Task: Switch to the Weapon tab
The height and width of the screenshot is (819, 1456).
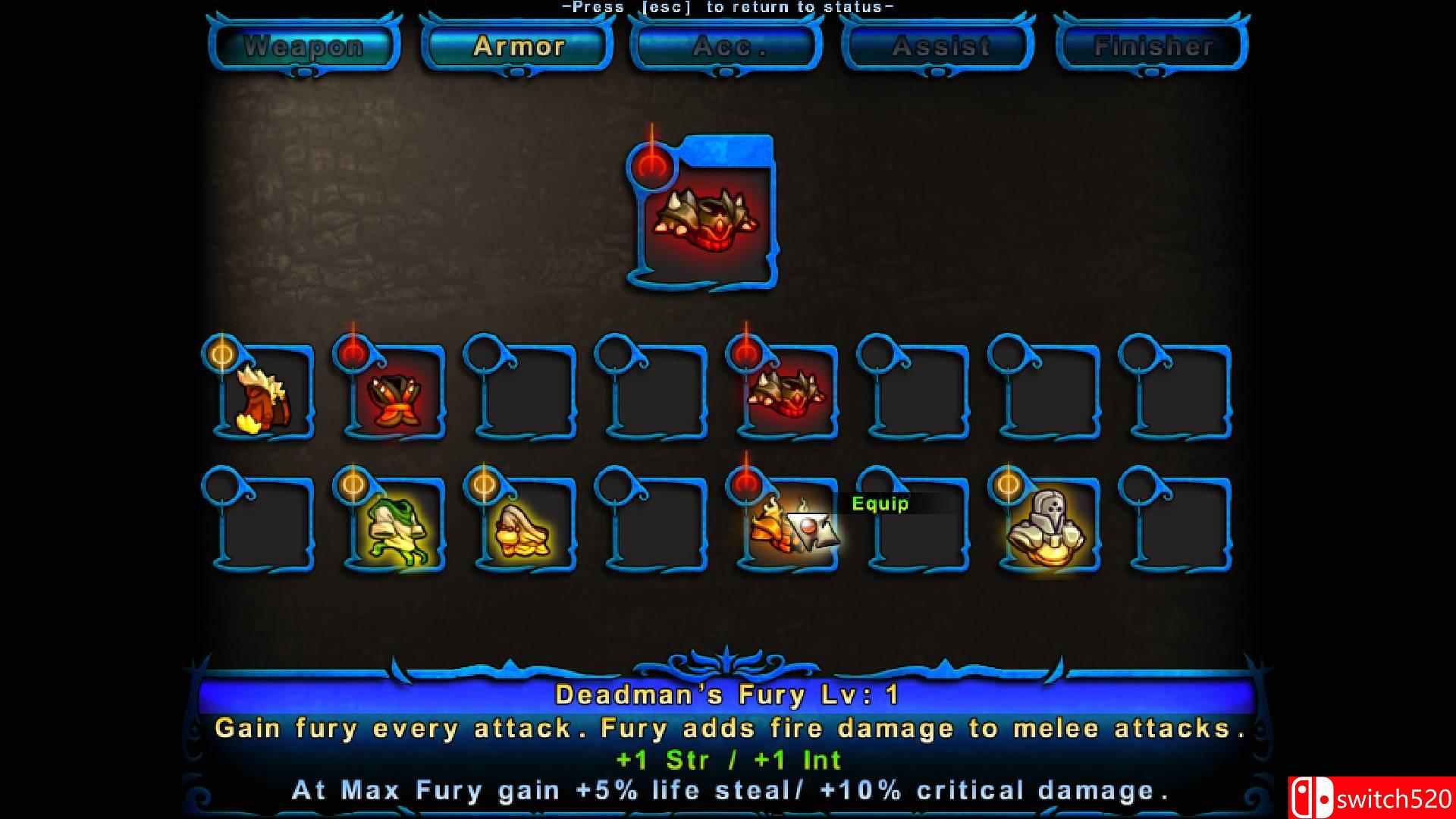Action: [303, 45]
